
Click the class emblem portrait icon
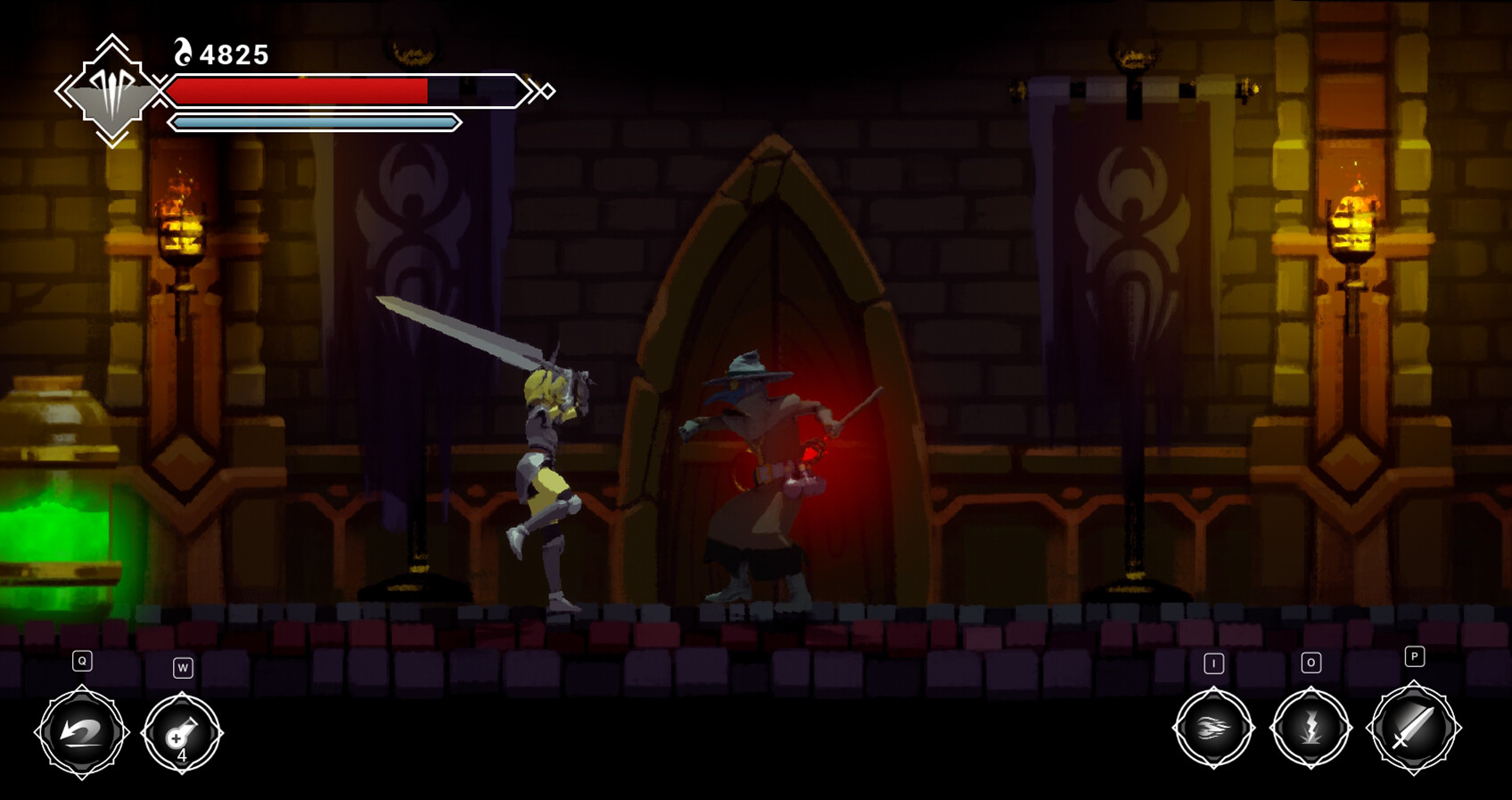111,89
